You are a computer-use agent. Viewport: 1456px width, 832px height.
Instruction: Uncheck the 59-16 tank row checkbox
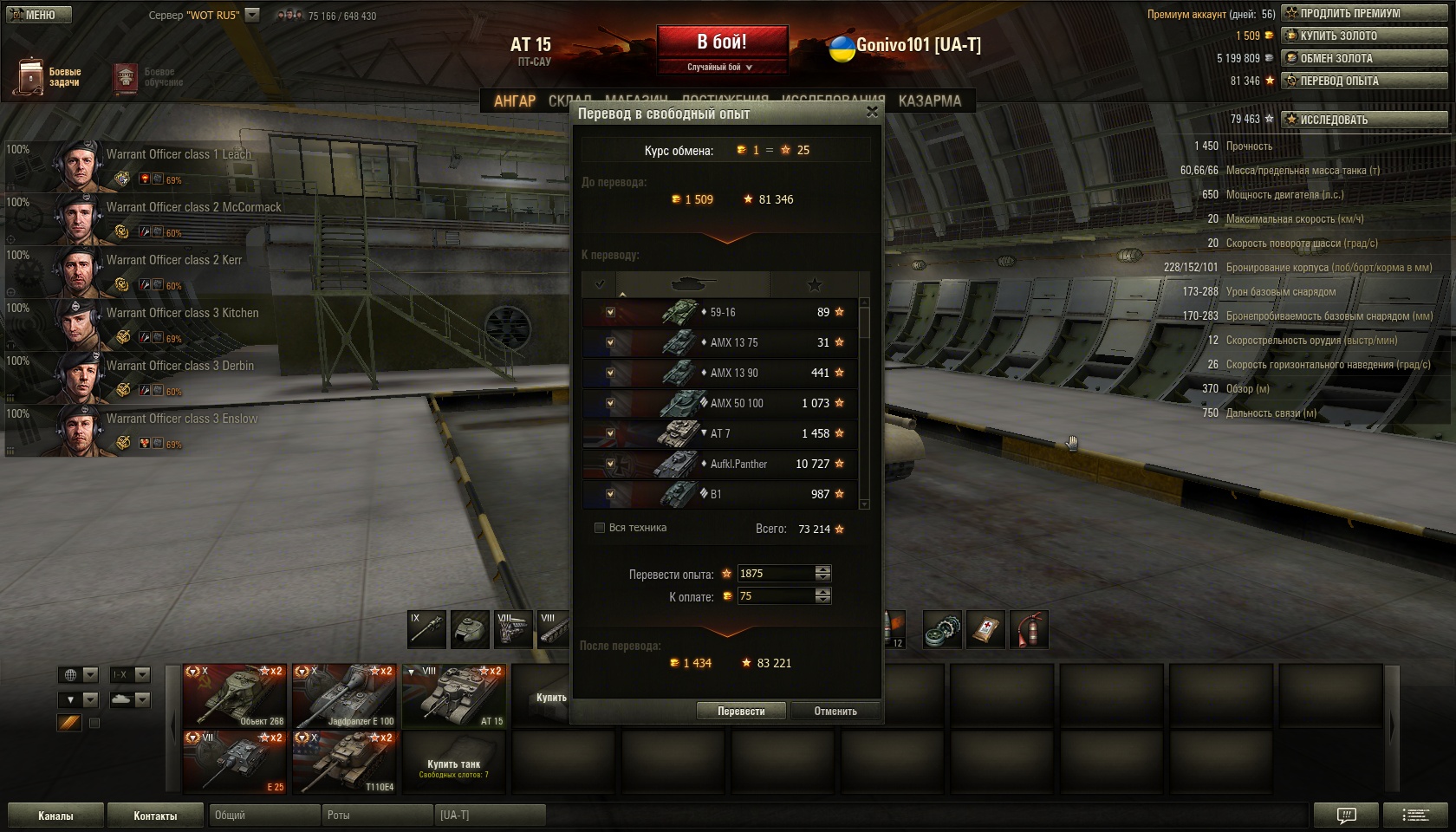point(610,312)
